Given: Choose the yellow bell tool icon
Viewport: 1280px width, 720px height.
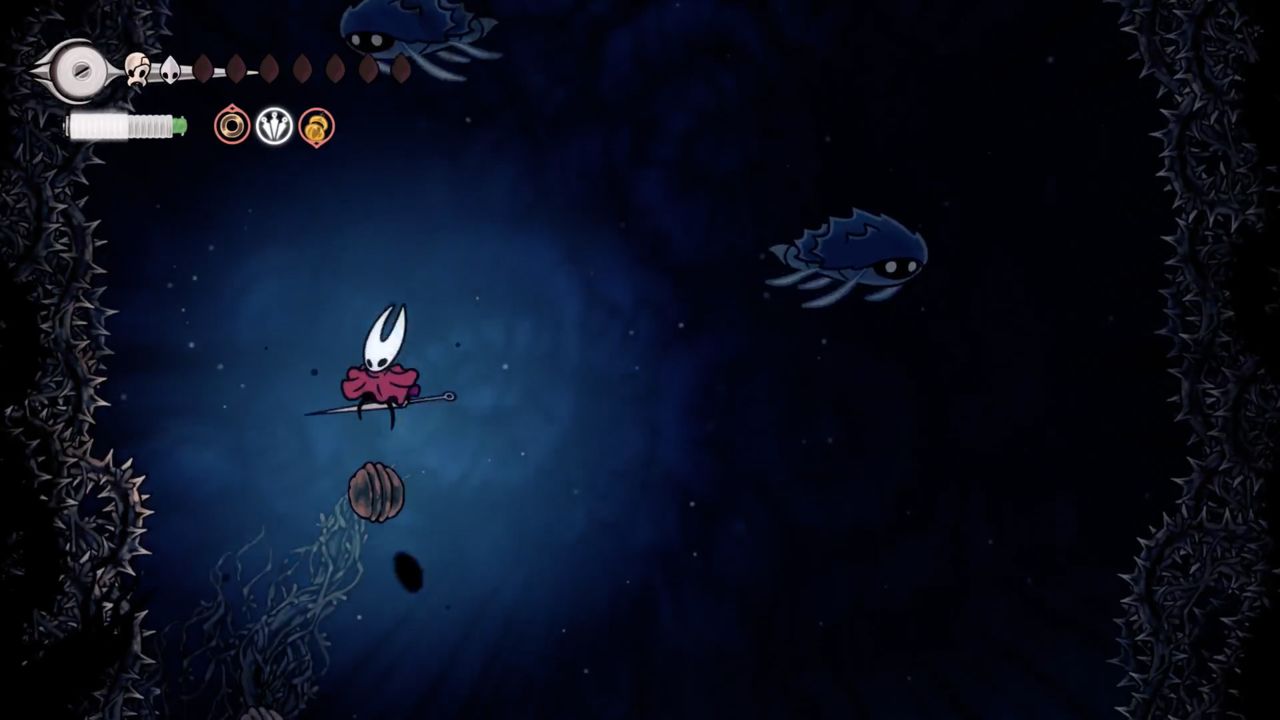Looking at the screenshot, I should 317,127.
